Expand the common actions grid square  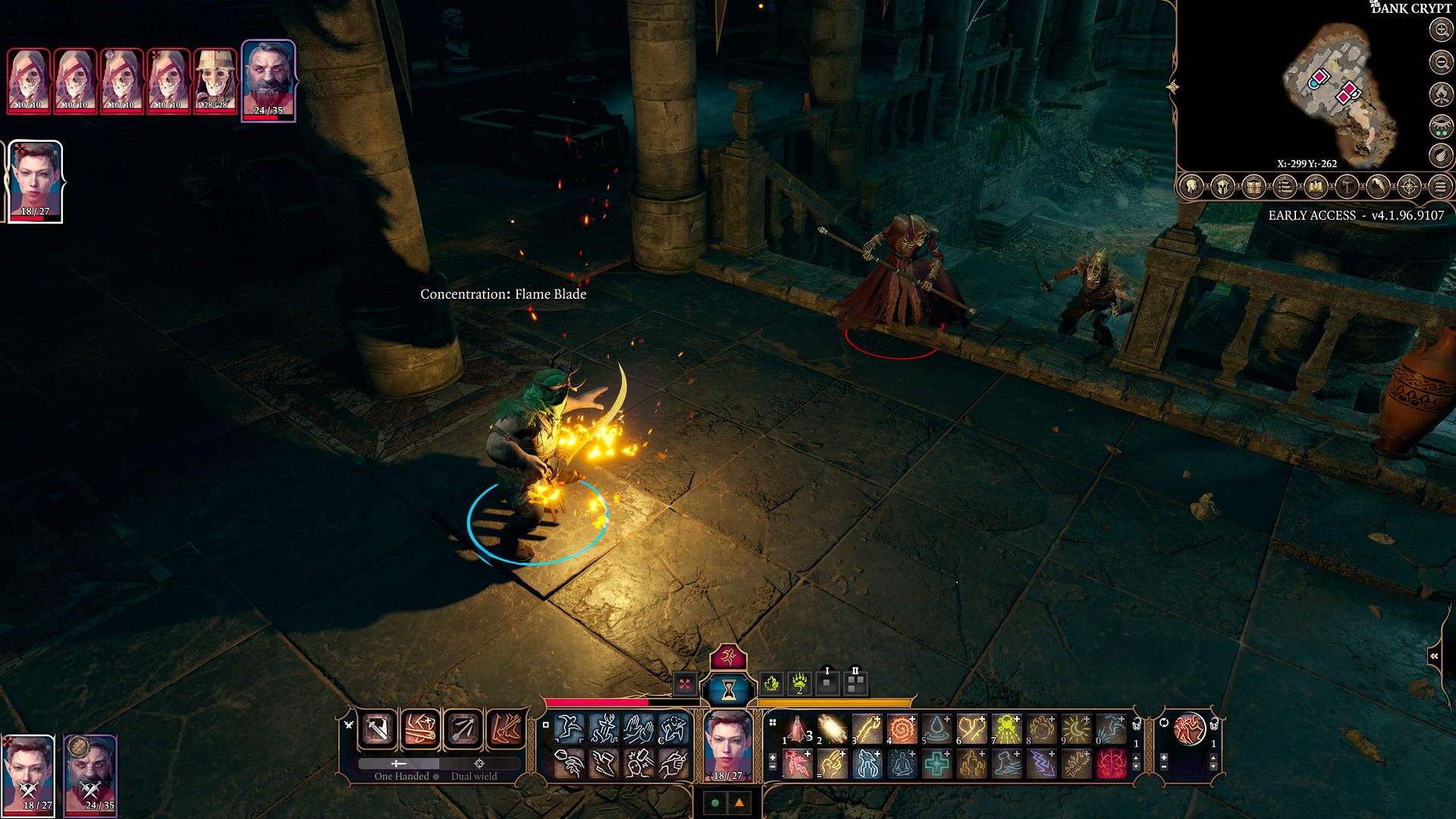546,725
